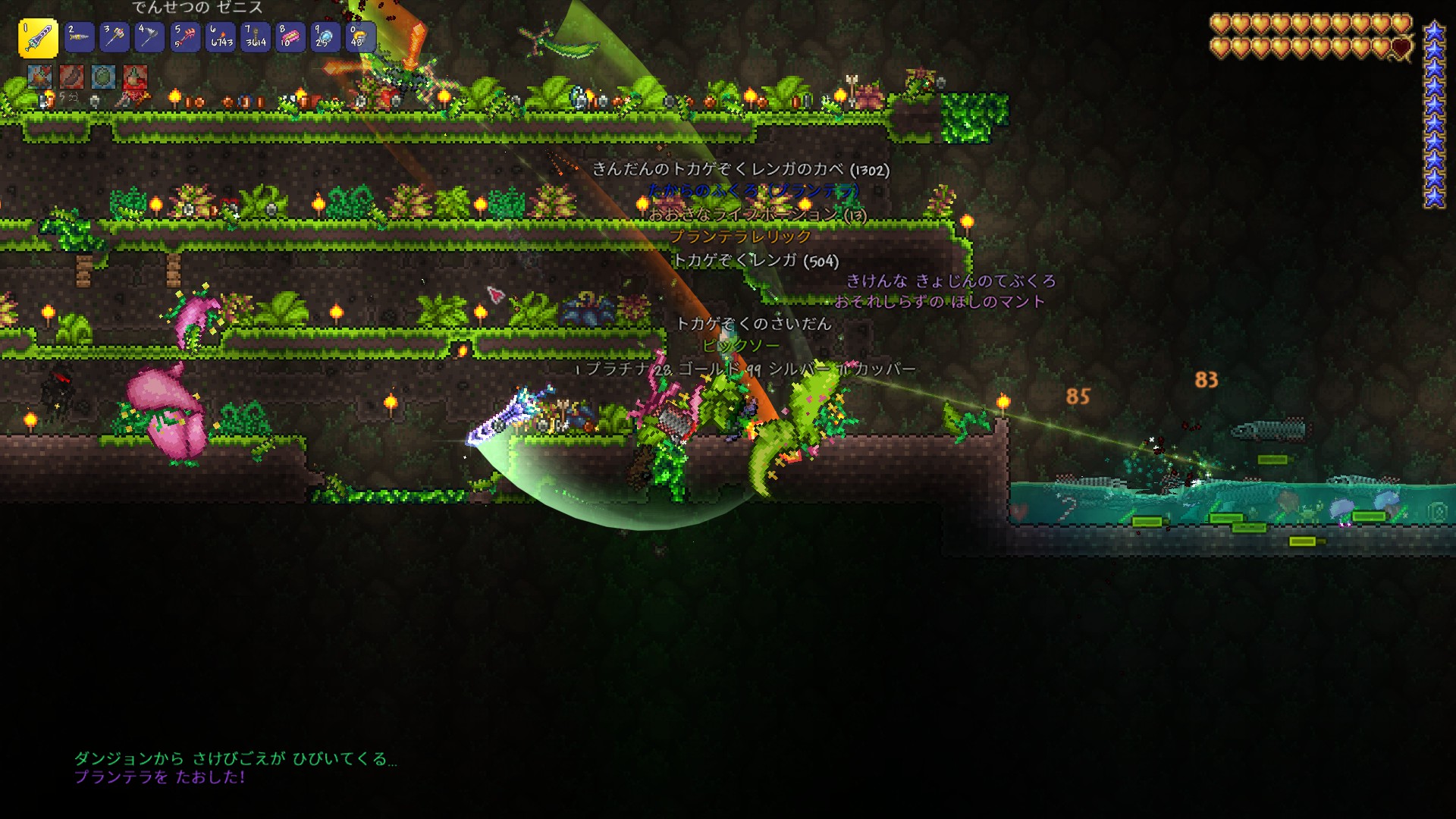
Task: Equip the bug net in slot 4
Action: point(149,37)
